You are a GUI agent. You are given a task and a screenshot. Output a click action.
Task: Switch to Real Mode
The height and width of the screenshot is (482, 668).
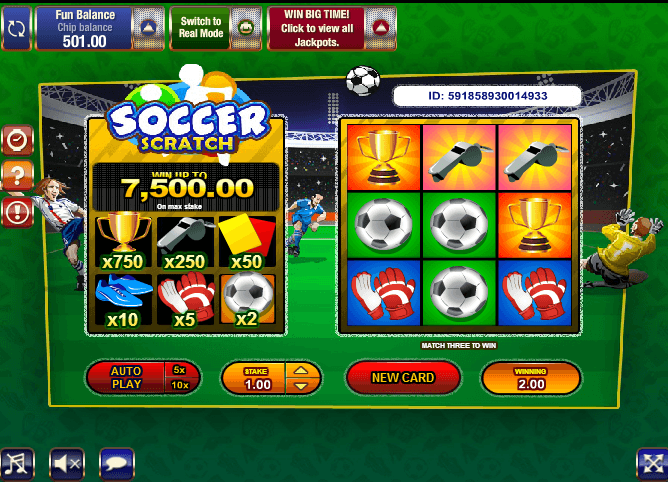click(x=213, y=28)
